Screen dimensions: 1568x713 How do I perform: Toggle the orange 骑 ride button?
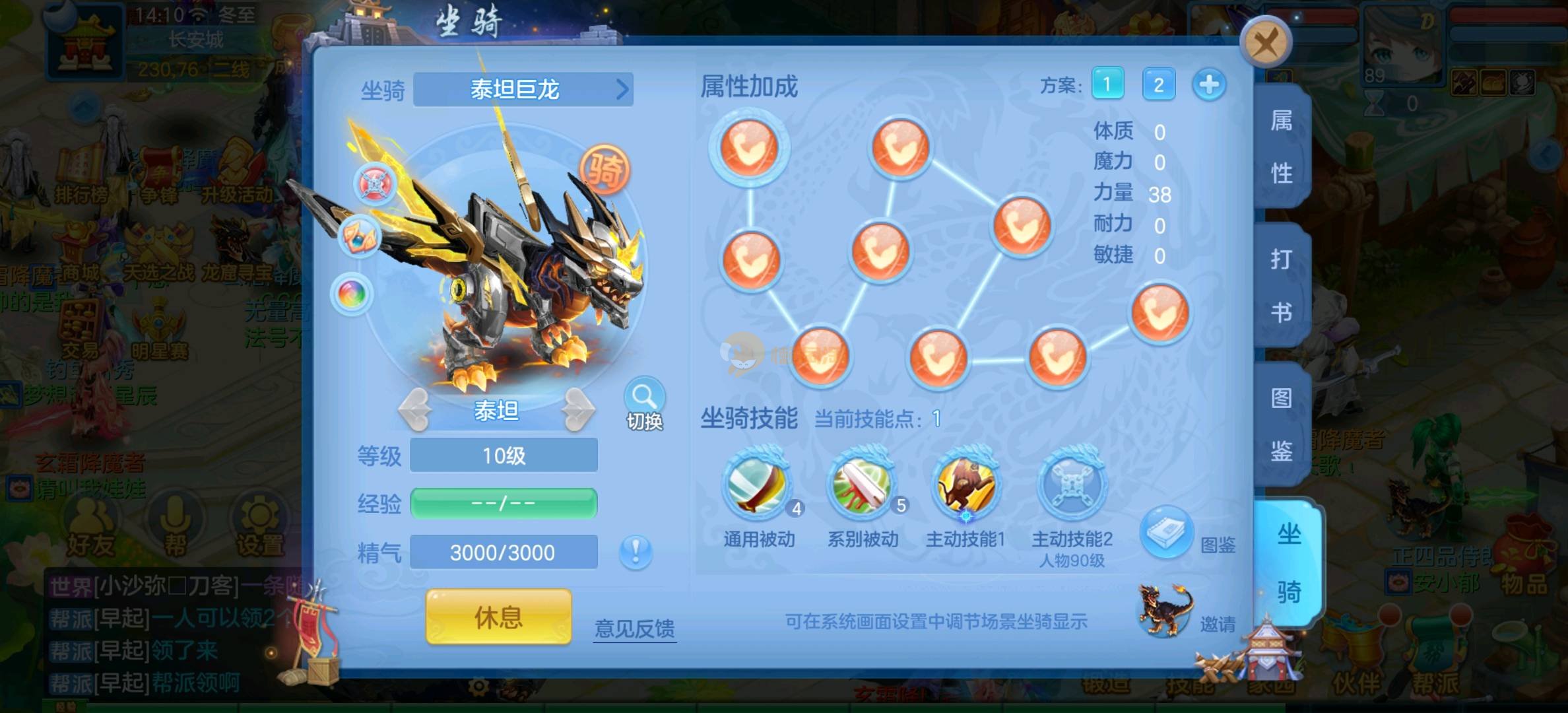(x=604, y=170)
